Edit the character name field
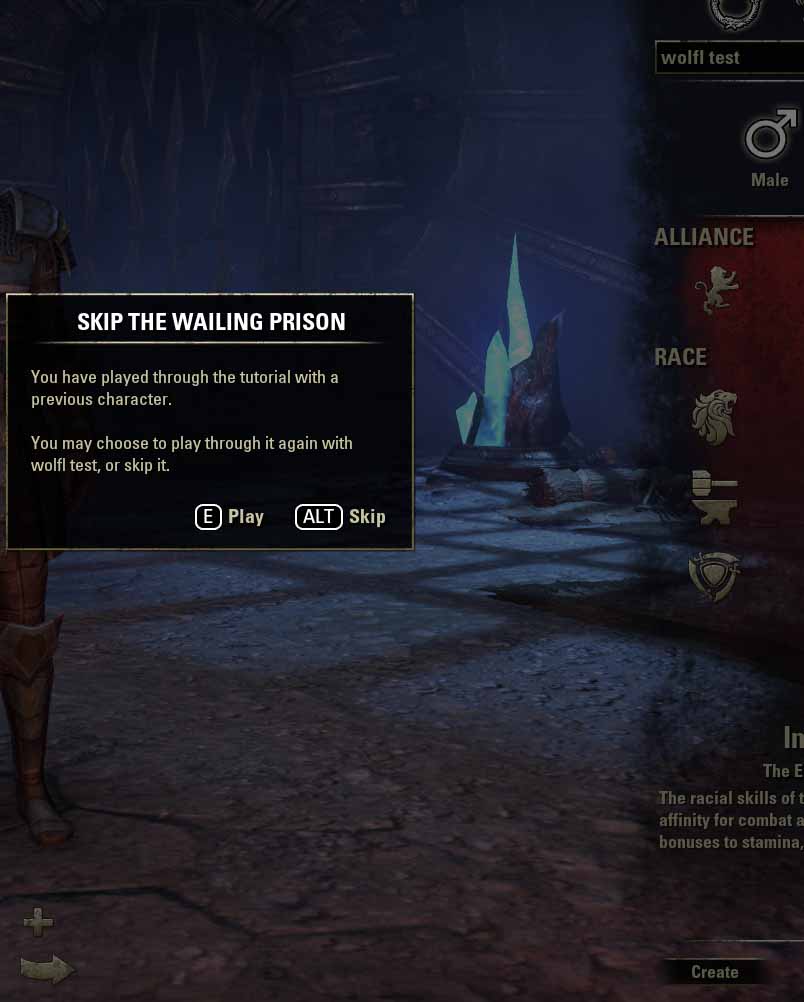The image size is (804, 1002). point(728,58)
